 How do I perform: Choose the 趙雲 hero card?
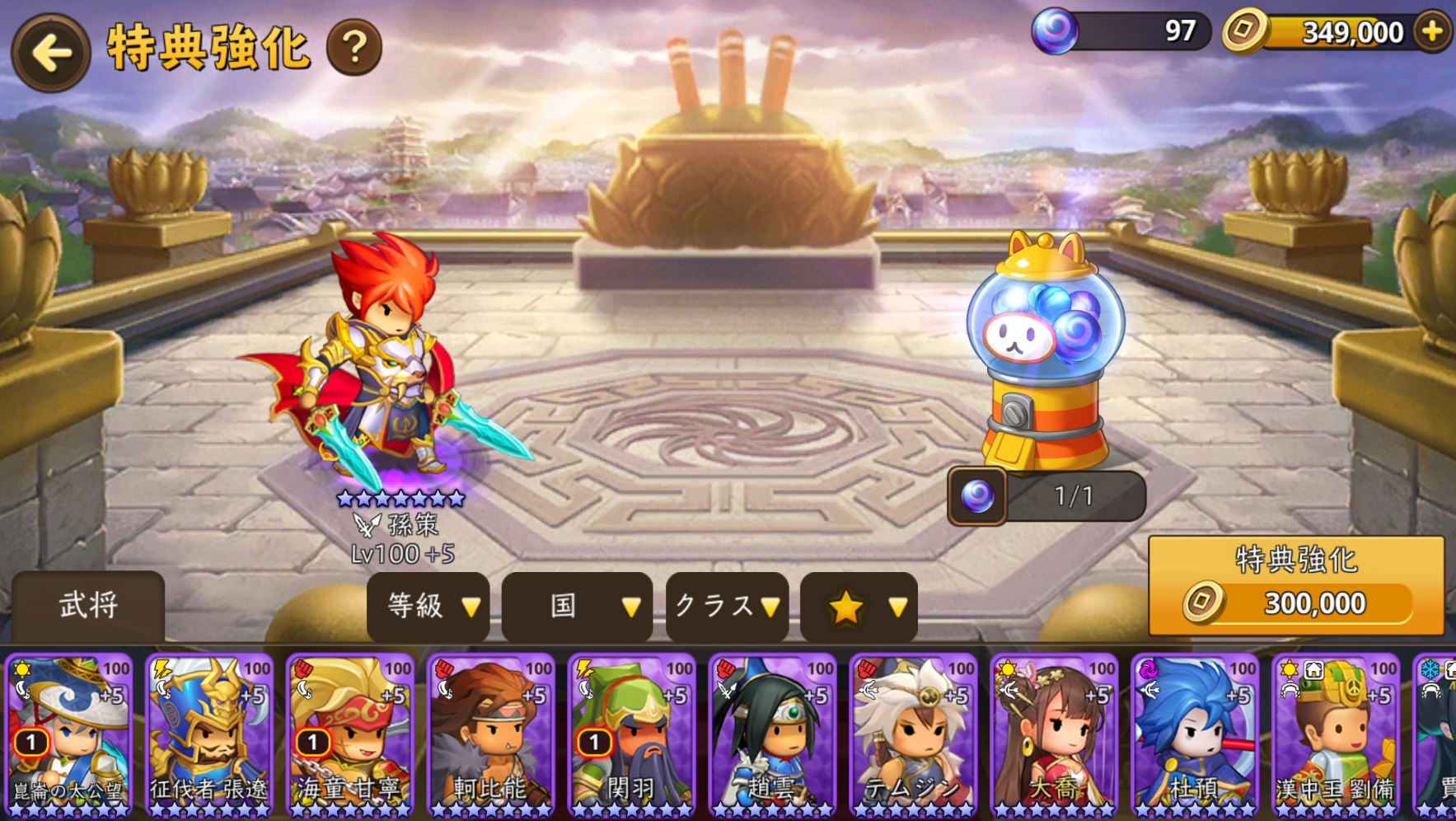pos(773,735)
